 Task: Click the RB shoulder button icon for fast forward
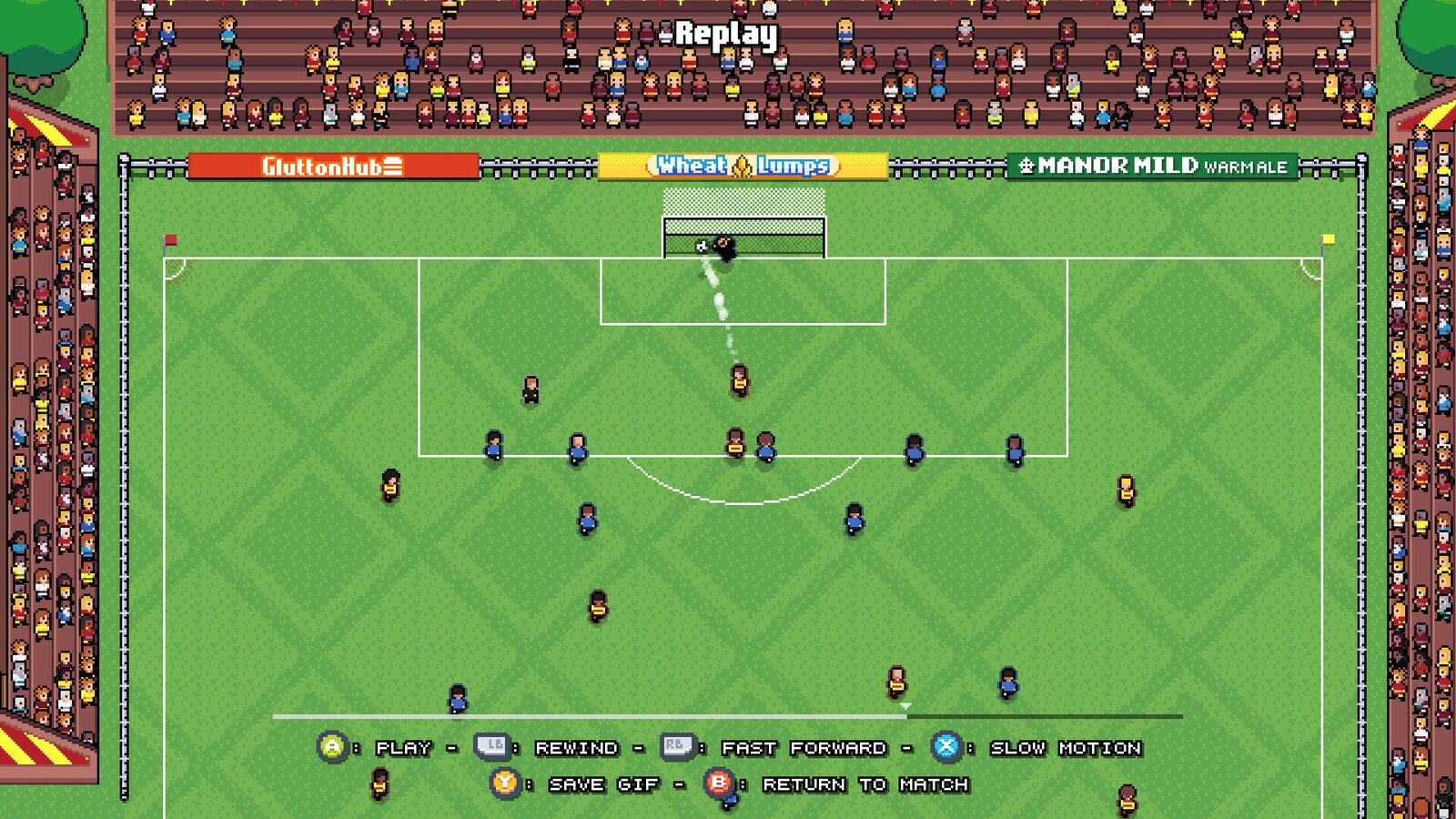point(677,748)
